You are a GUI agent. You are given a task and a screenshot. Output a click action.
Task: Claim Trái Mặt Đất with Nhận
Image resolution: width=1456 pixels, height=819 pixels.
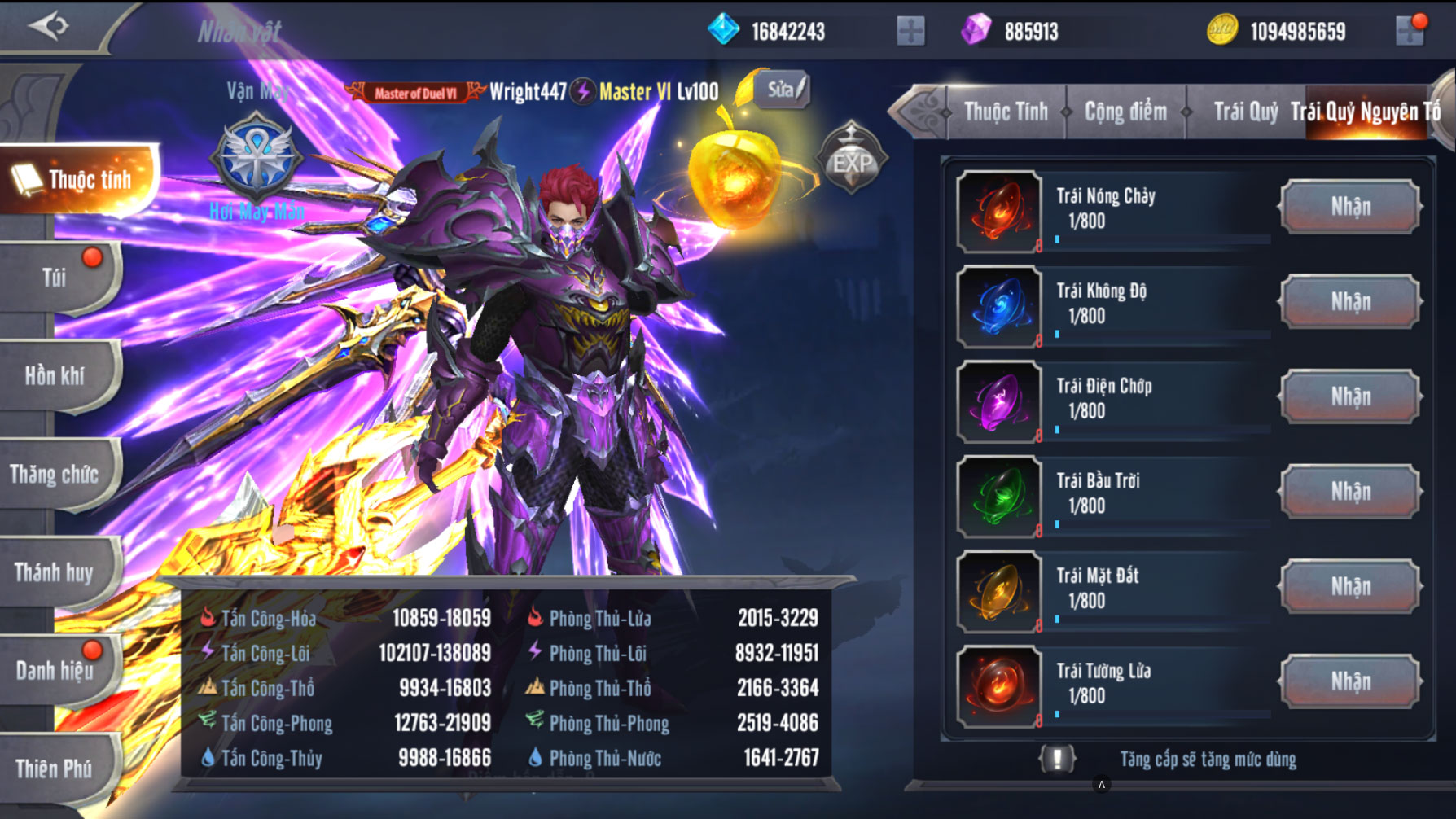click(1350, 587)
